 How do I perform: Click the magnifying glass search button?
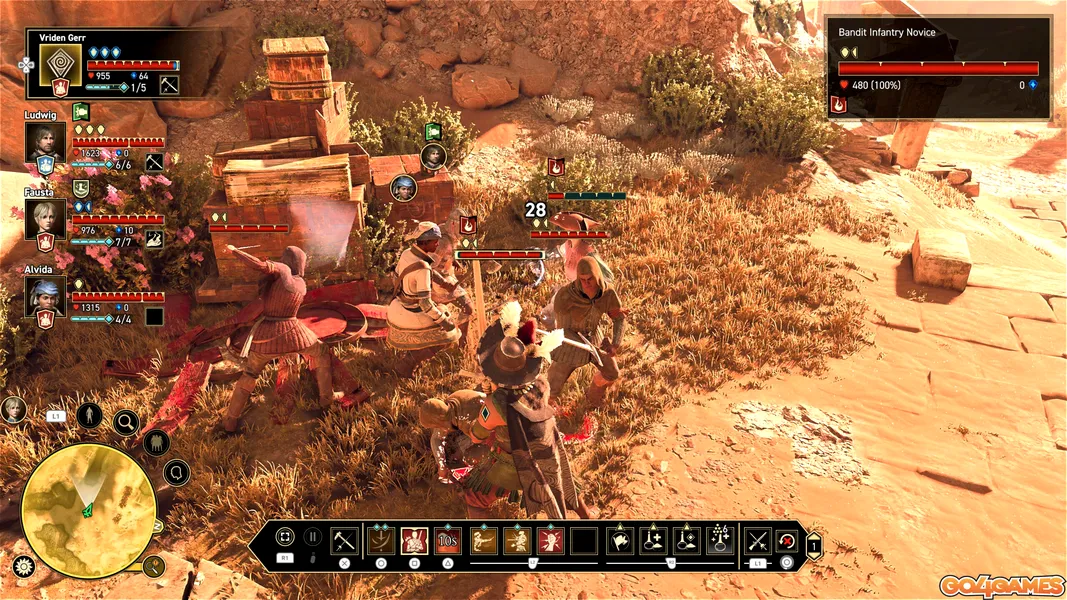tap(127, 421)
